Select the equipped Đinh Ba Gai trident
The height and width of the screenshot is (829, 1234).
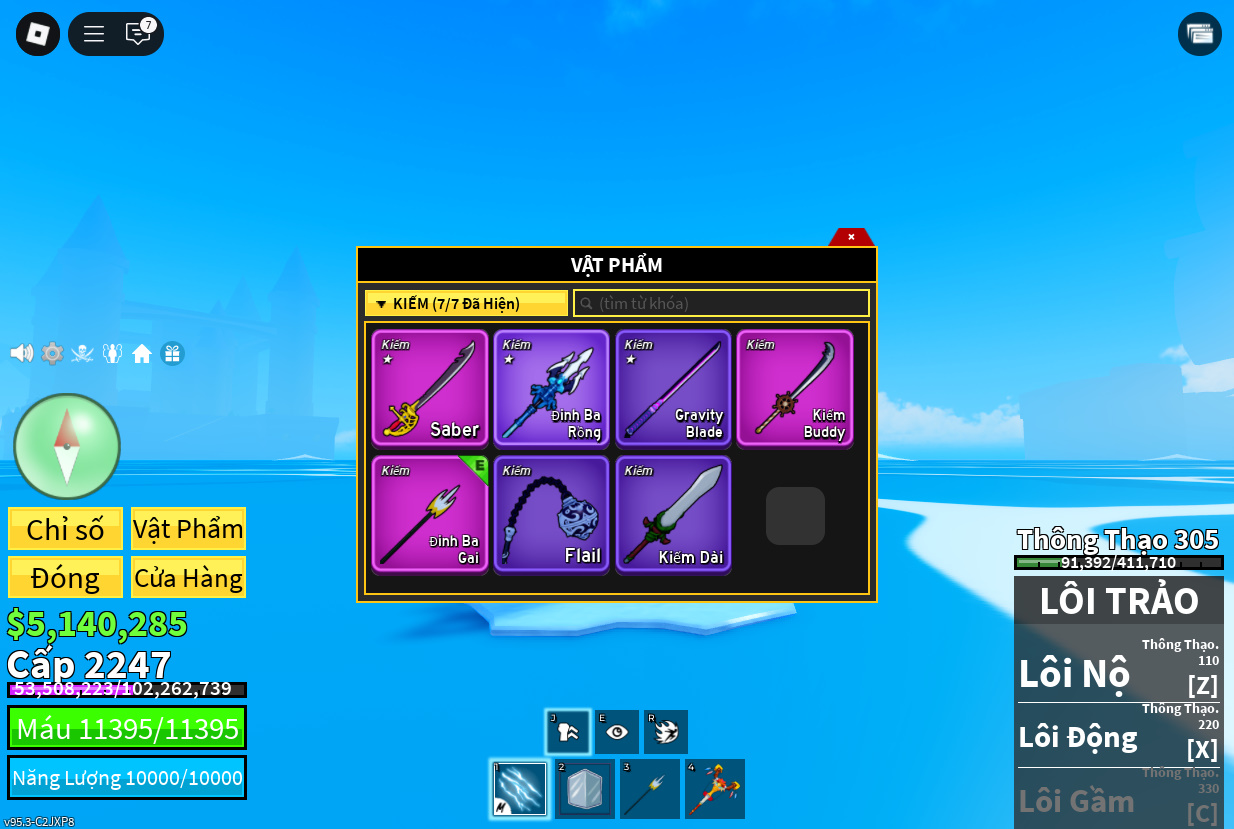click(430, 514)
